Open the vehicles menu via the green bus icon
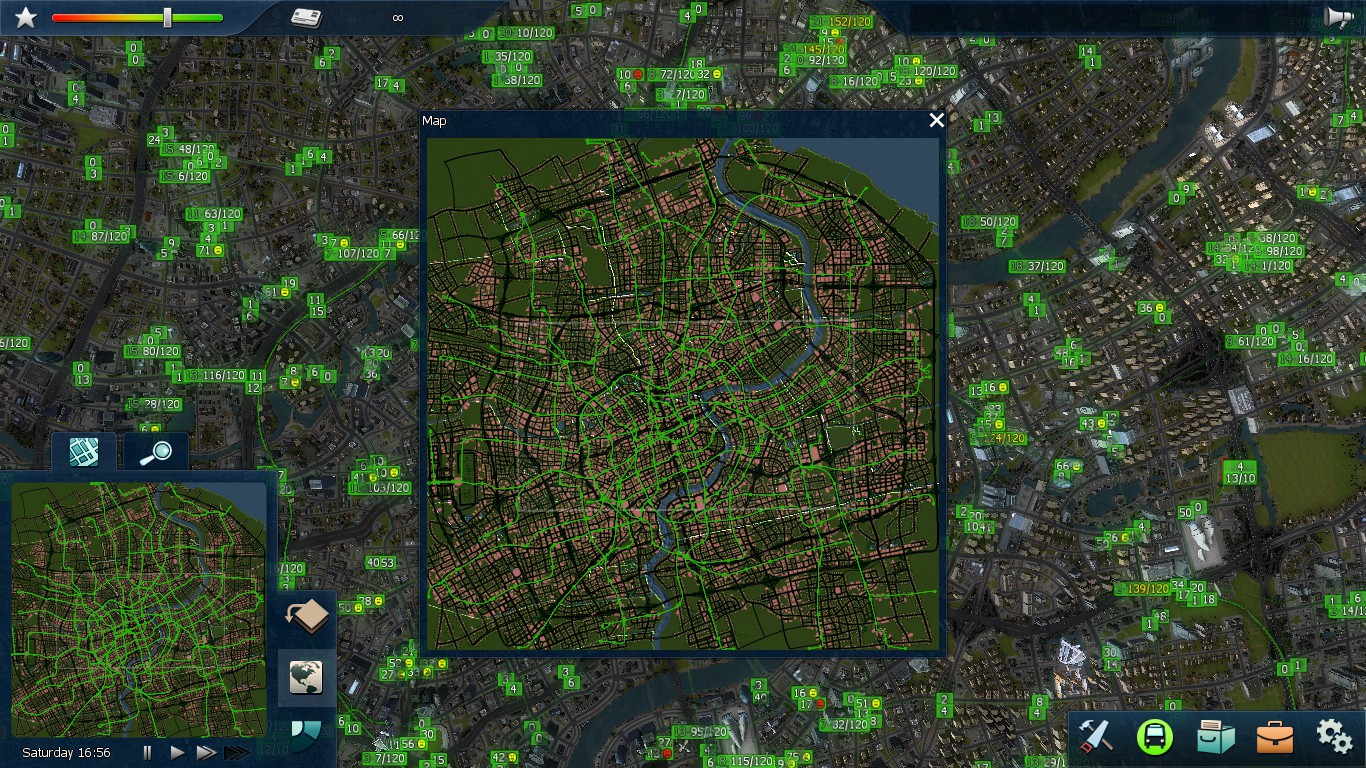1366x768 pixels. click(x=1156, y=735)
